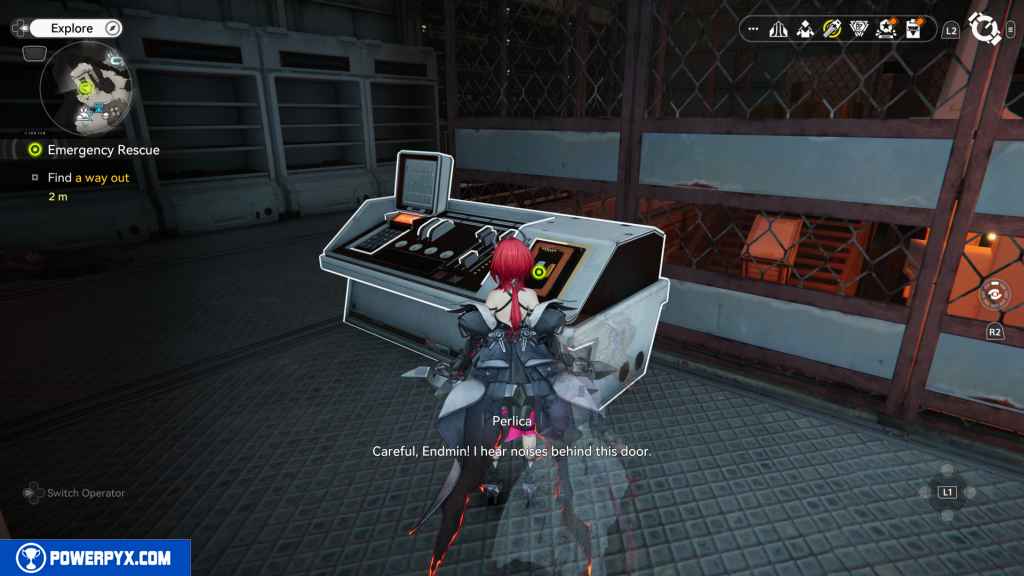The height and width of the screenshot is (576, 1024).
Task: Open the three-dots more menu
Action: pyautogui.click(x=753, y=29)
